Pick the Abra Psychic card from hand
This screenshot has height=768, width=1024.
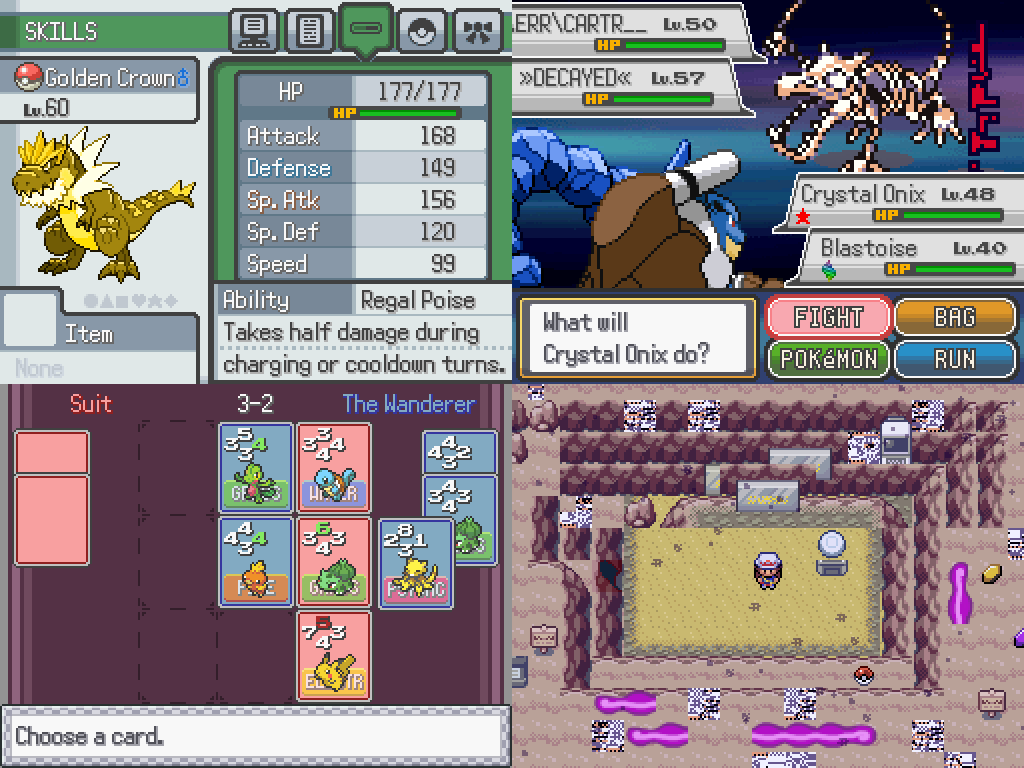tap(415, 565)
